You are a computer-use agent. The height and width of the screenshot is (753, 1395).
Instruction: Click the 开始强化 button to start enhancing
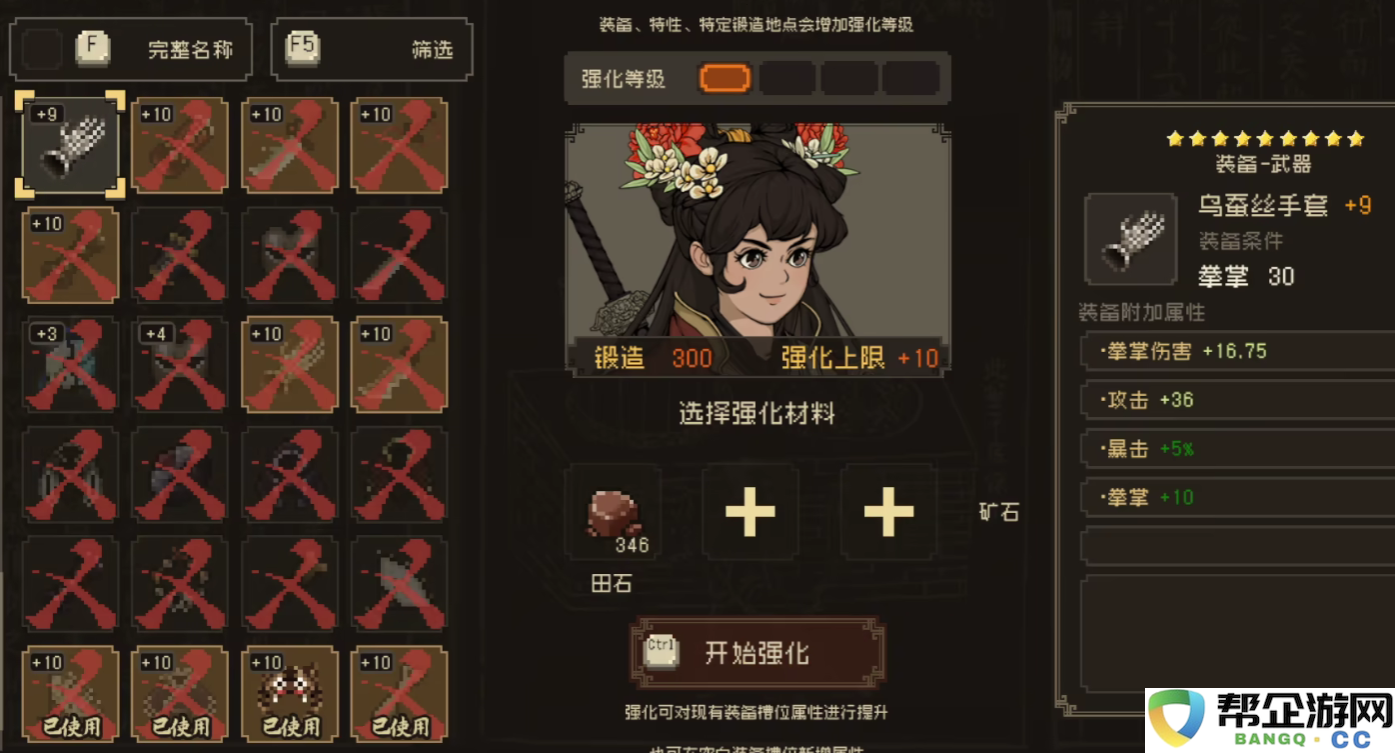[755, 650]
